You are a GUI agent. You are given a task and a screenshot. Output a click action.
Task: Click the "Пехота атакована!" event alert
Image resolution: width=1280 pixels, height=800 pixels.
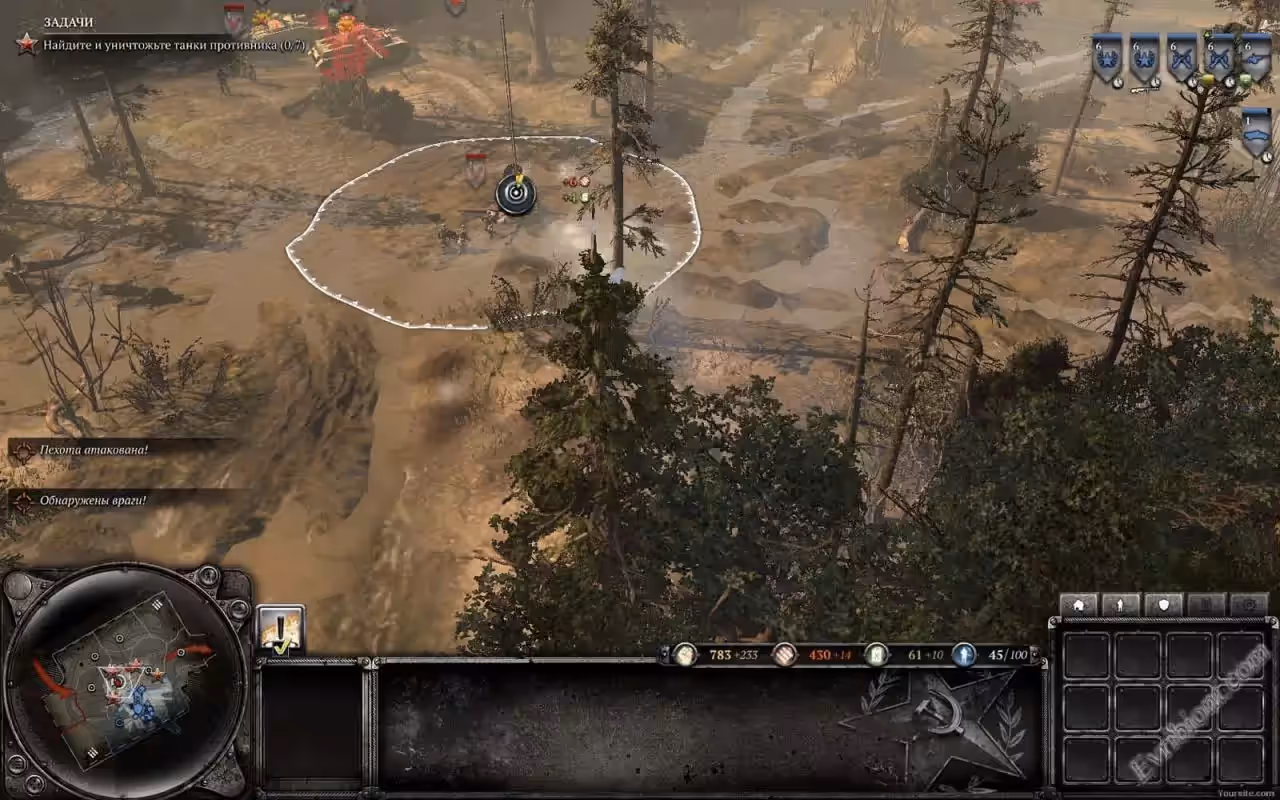tap(94, 450)
